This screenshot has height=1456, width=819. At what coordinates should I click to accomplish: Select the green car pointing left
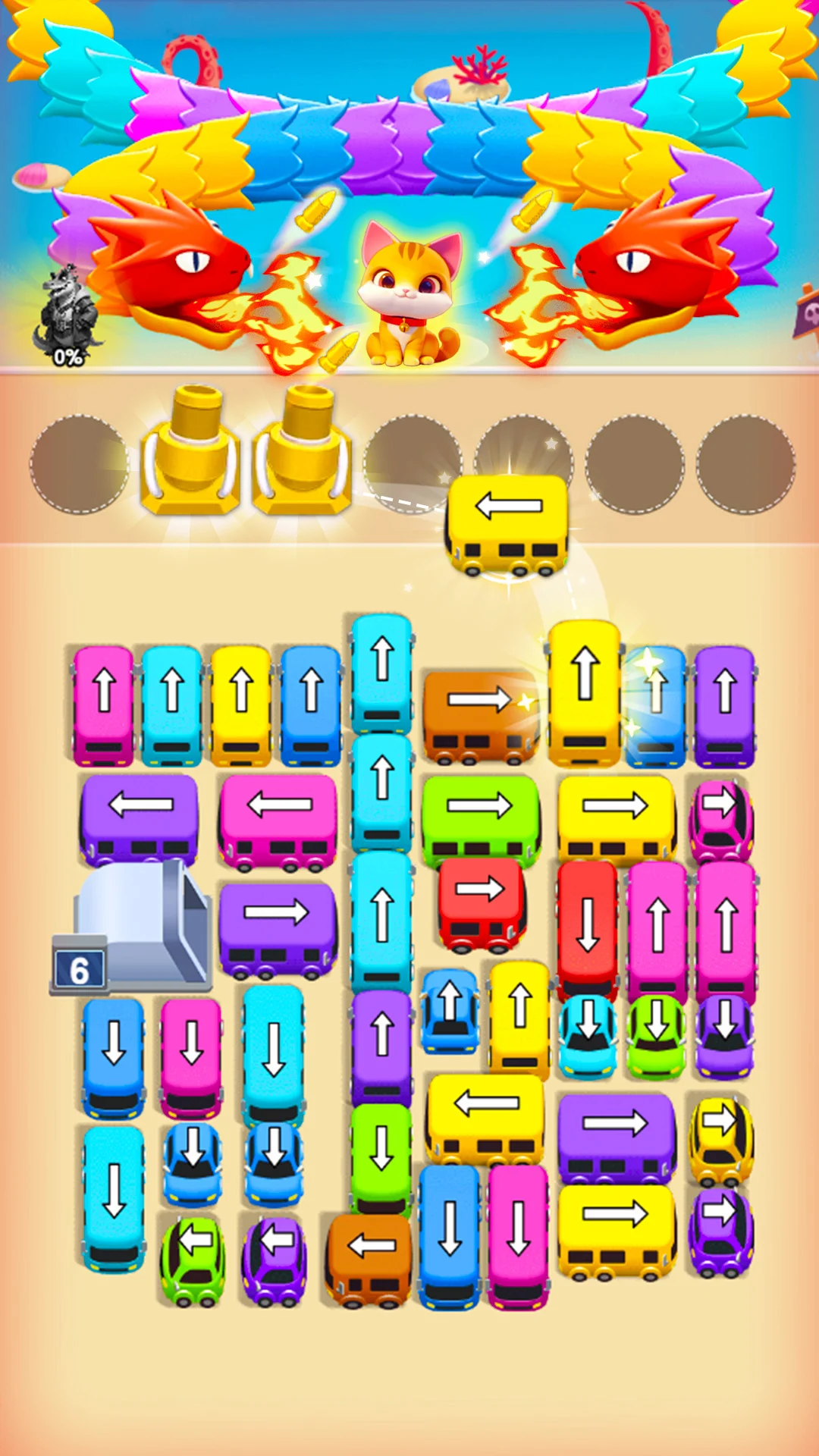193,1260
